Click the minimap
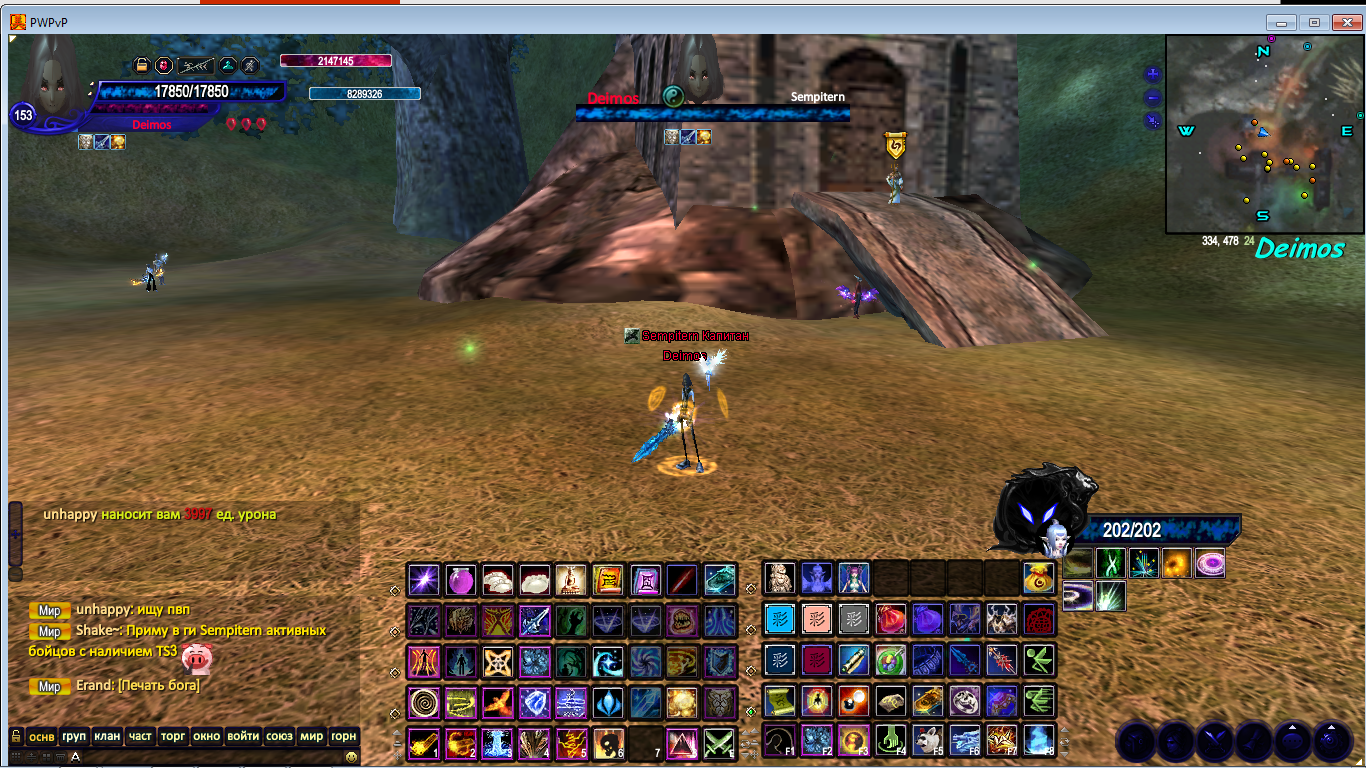 click(x=1265, y=133)
